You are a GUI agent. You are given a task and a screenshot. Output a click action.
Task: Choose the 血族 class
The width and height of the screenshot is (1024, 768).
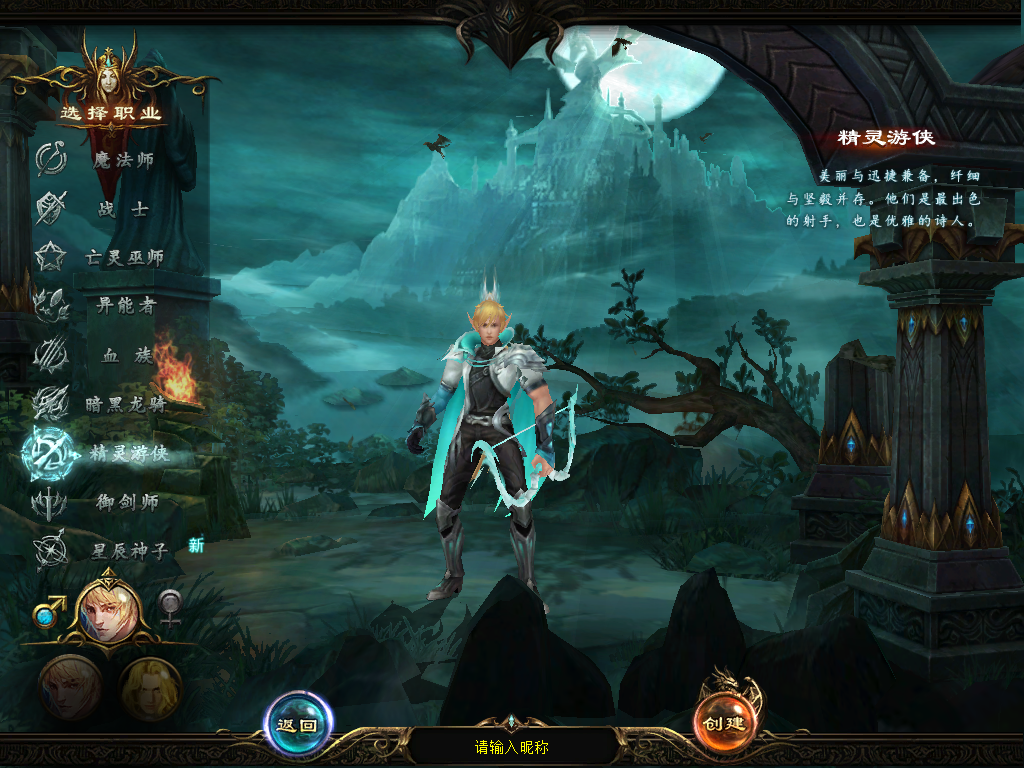click(x=125, y=355)
